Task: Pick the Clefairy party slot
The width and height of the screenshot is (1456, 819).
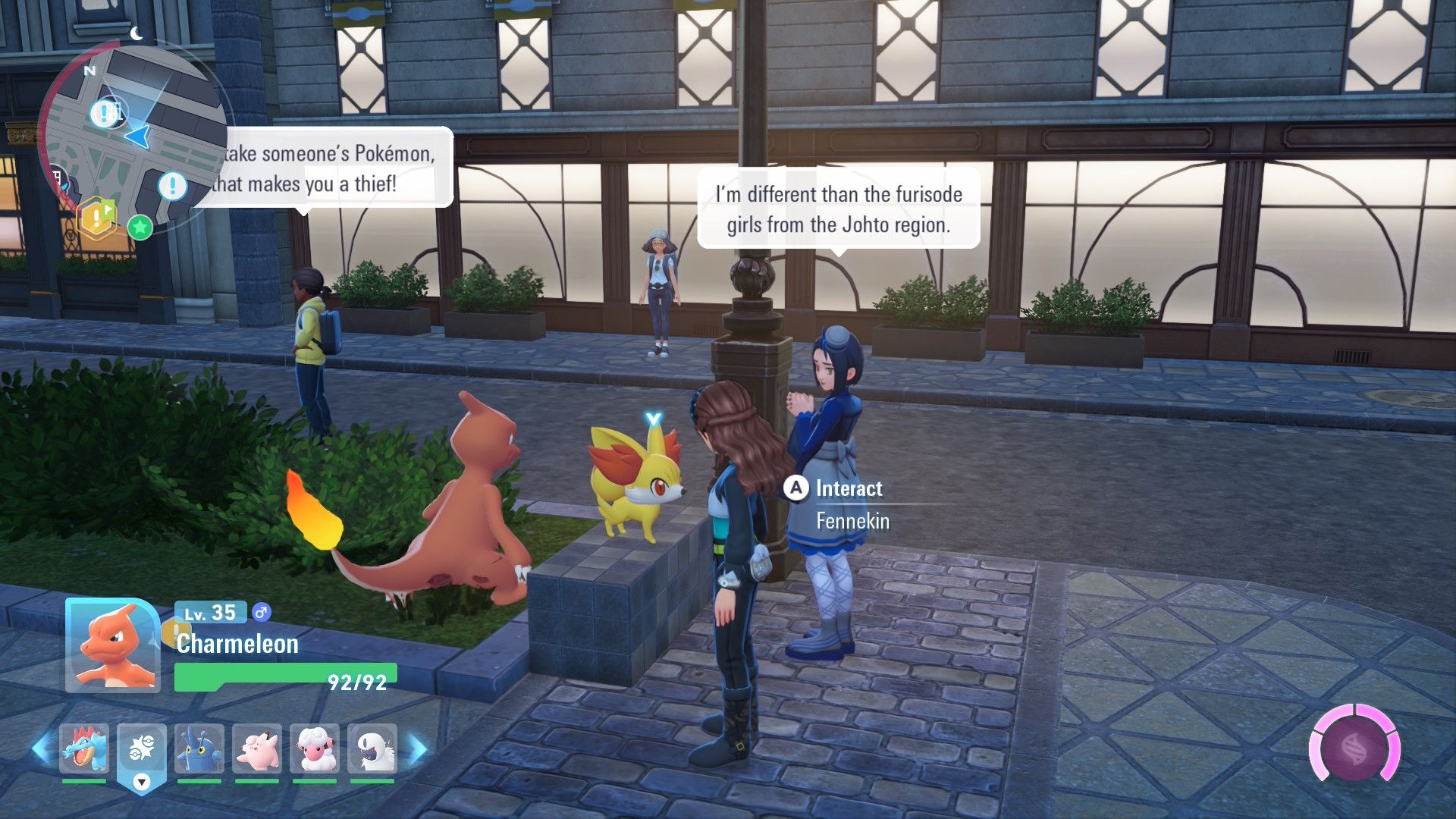Action: point(257,749)
